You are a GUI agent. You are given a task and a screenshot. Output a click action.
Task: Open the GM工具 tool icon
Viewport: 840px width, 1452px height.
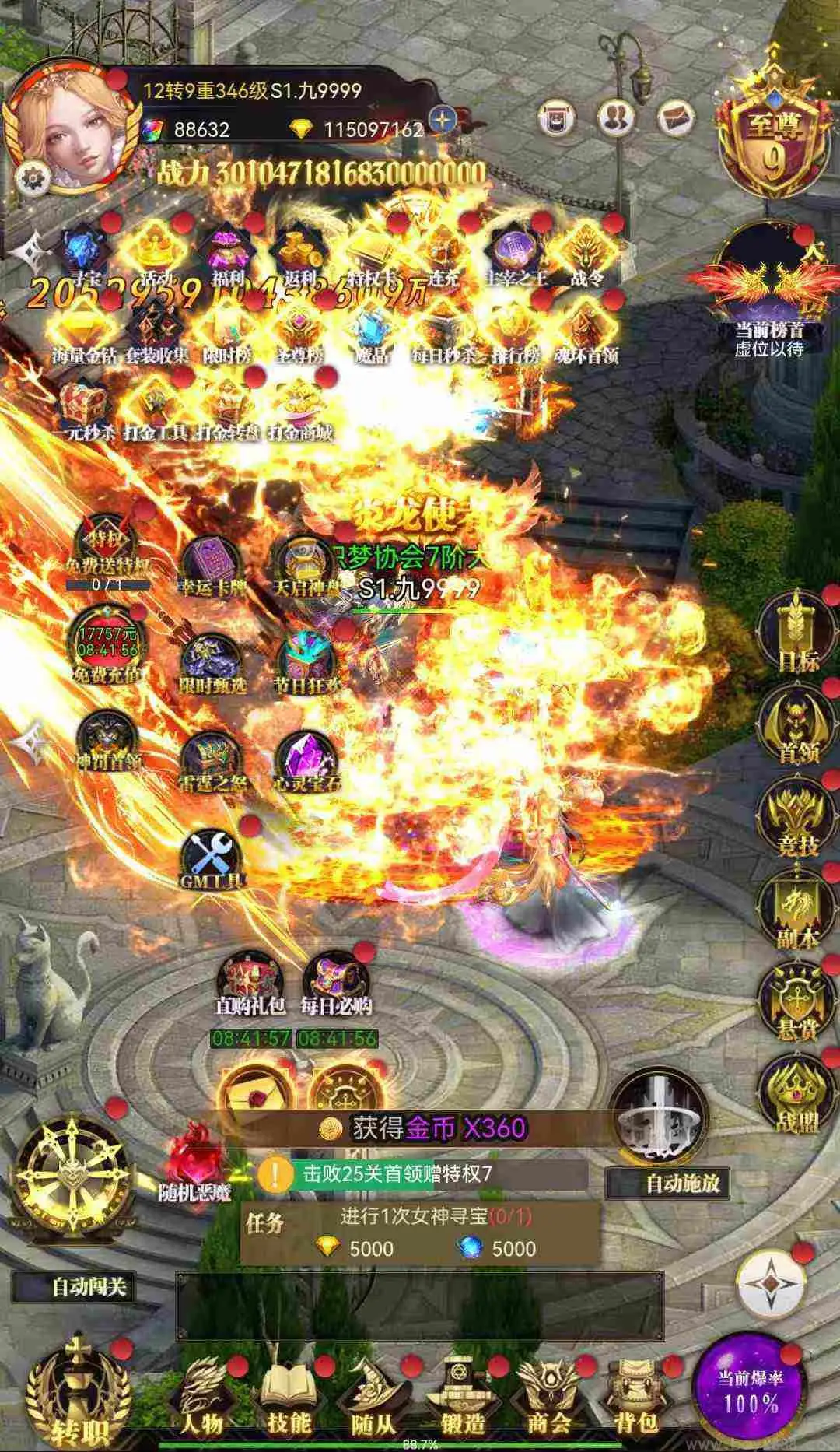[212, 859]
